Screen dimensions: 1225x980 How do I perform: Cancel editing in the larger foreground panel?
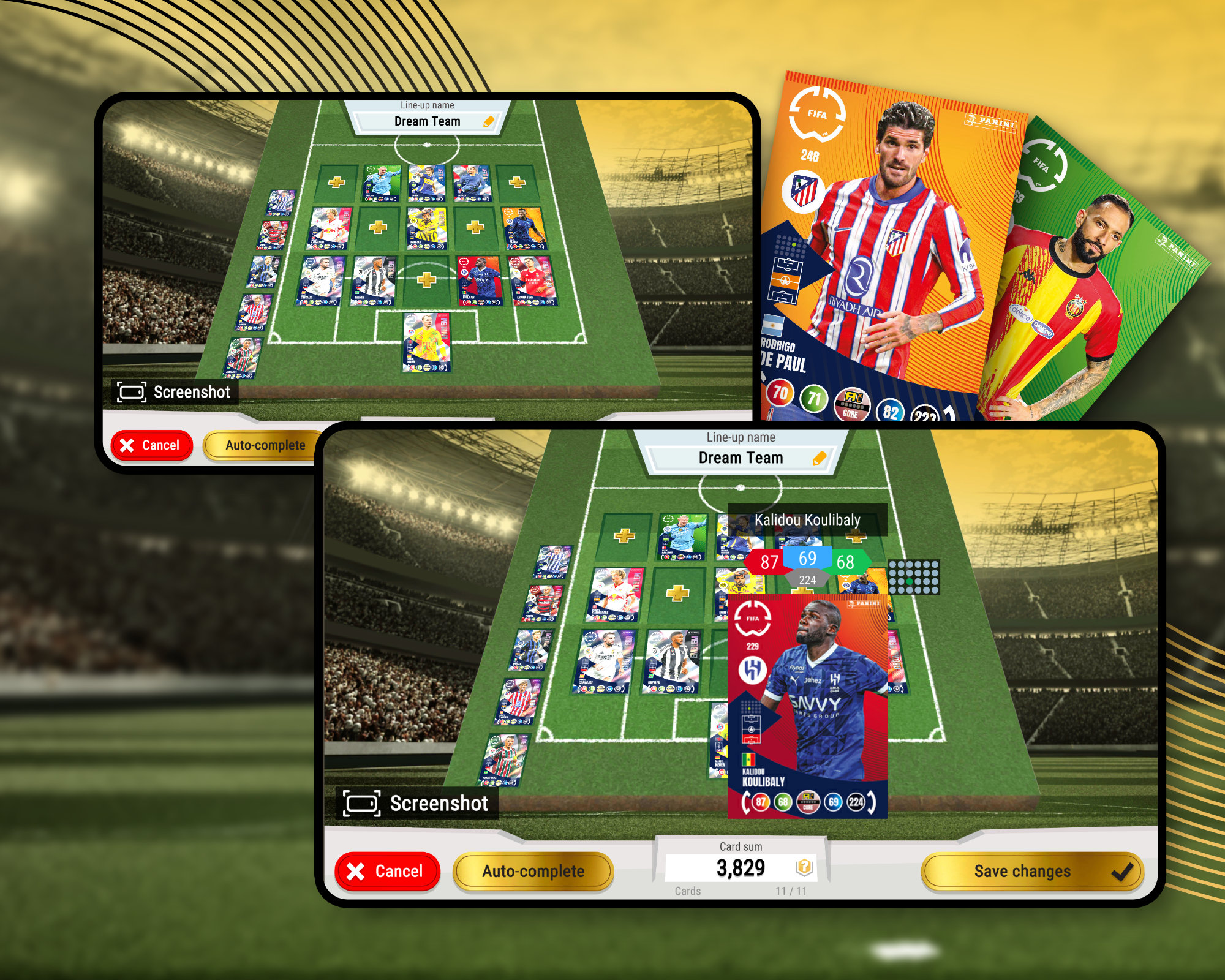(x=387, y=871)
